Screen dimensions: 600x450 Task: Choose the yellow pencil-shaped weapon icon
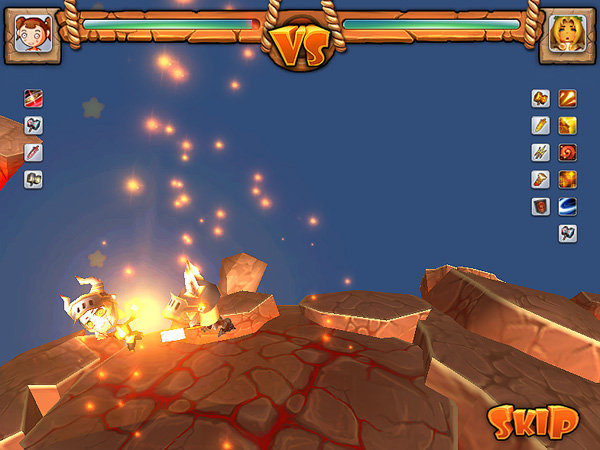(541, 125)
